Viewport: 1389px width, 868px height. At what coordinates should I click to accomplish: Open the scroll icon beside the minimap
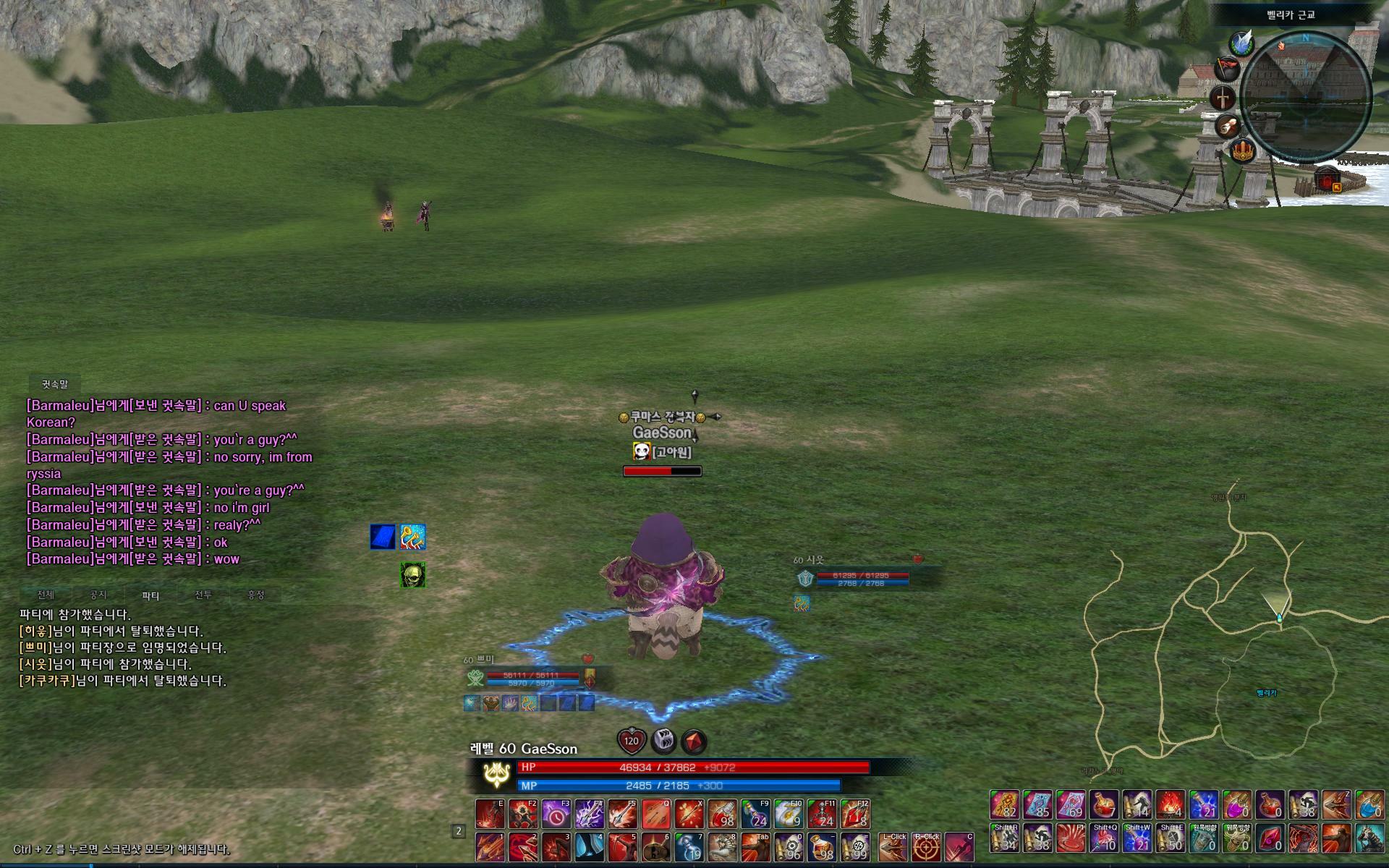tap(1226, 127)
